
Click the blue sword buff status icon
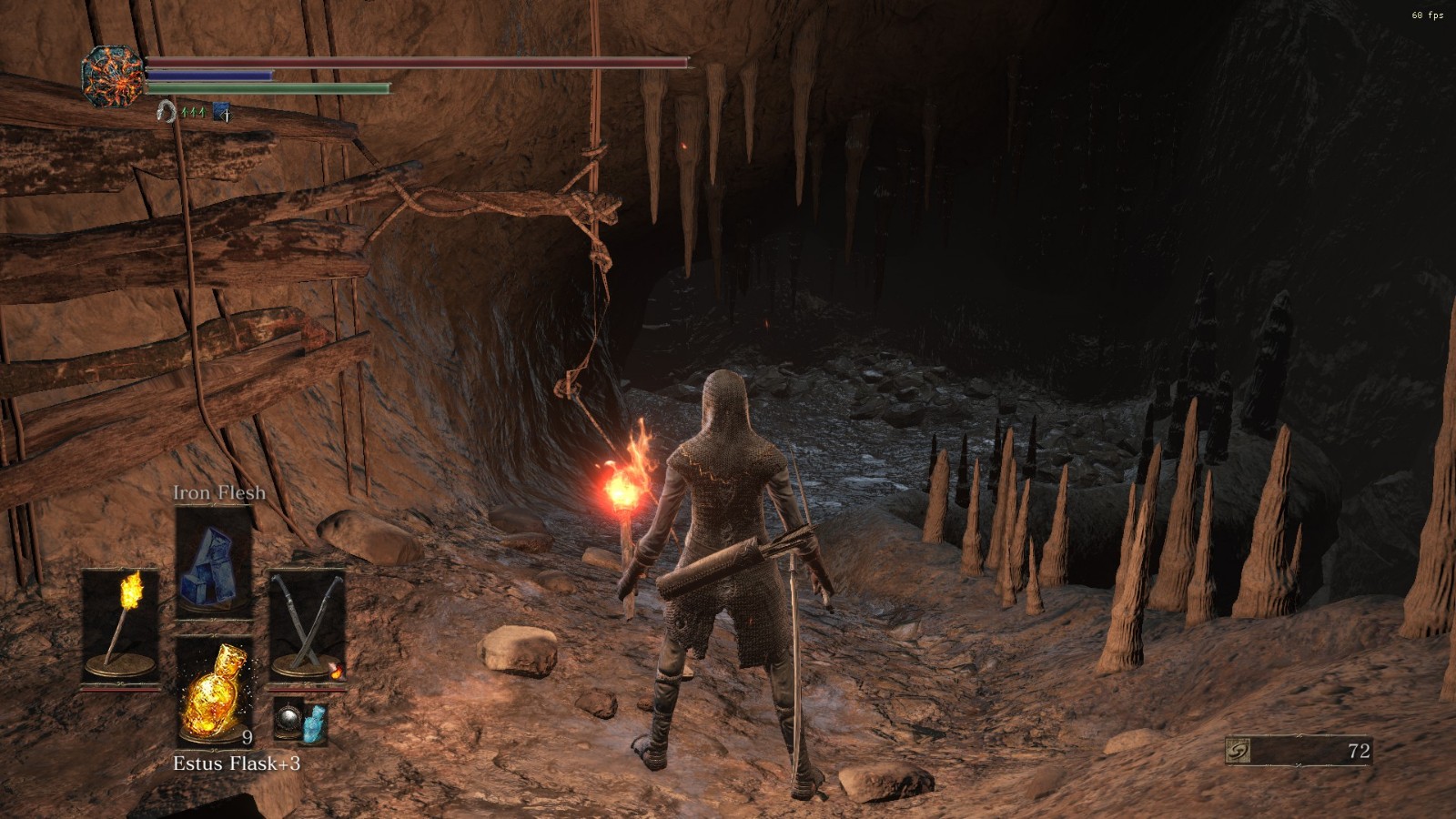coord(221,112)
